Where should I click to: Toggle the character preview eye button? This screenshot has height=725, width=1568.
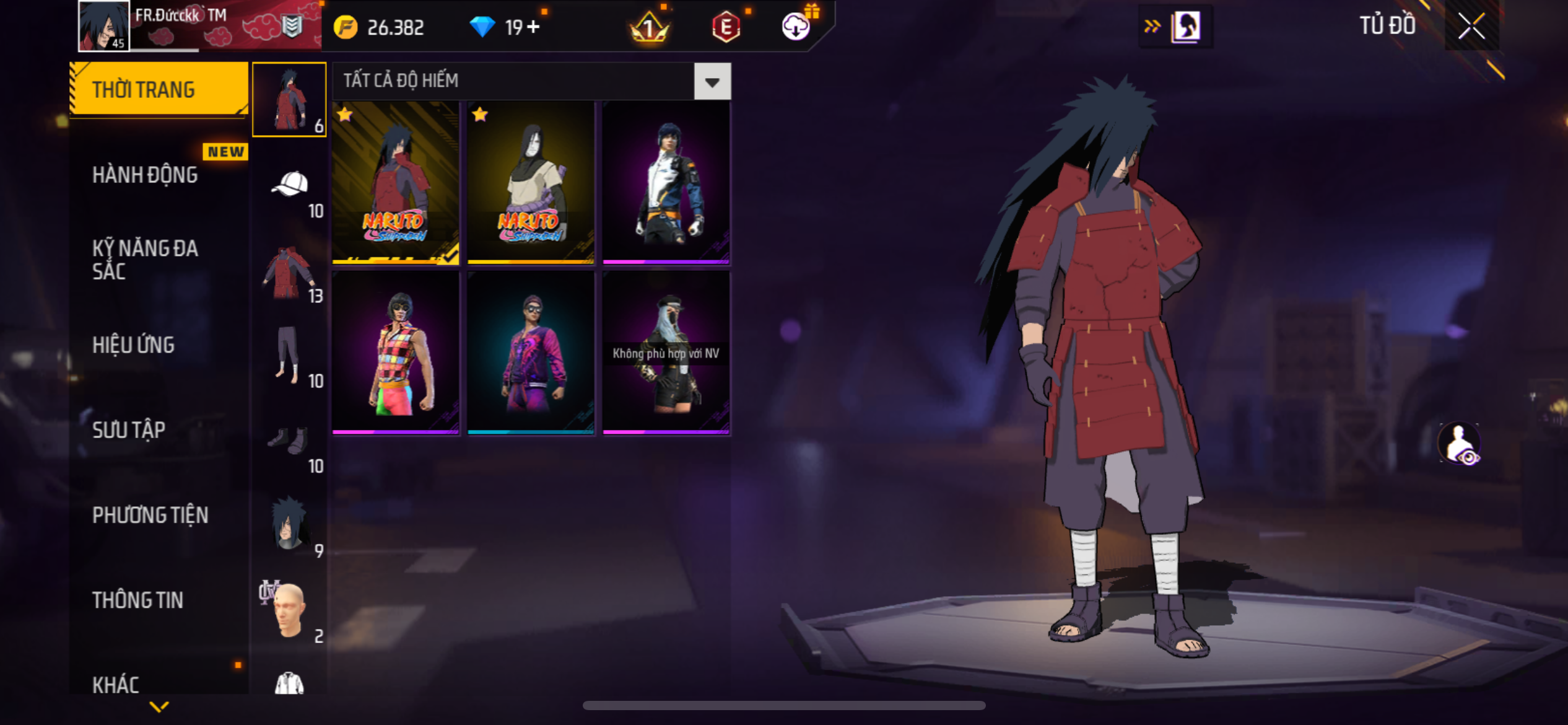[1460, 444]
